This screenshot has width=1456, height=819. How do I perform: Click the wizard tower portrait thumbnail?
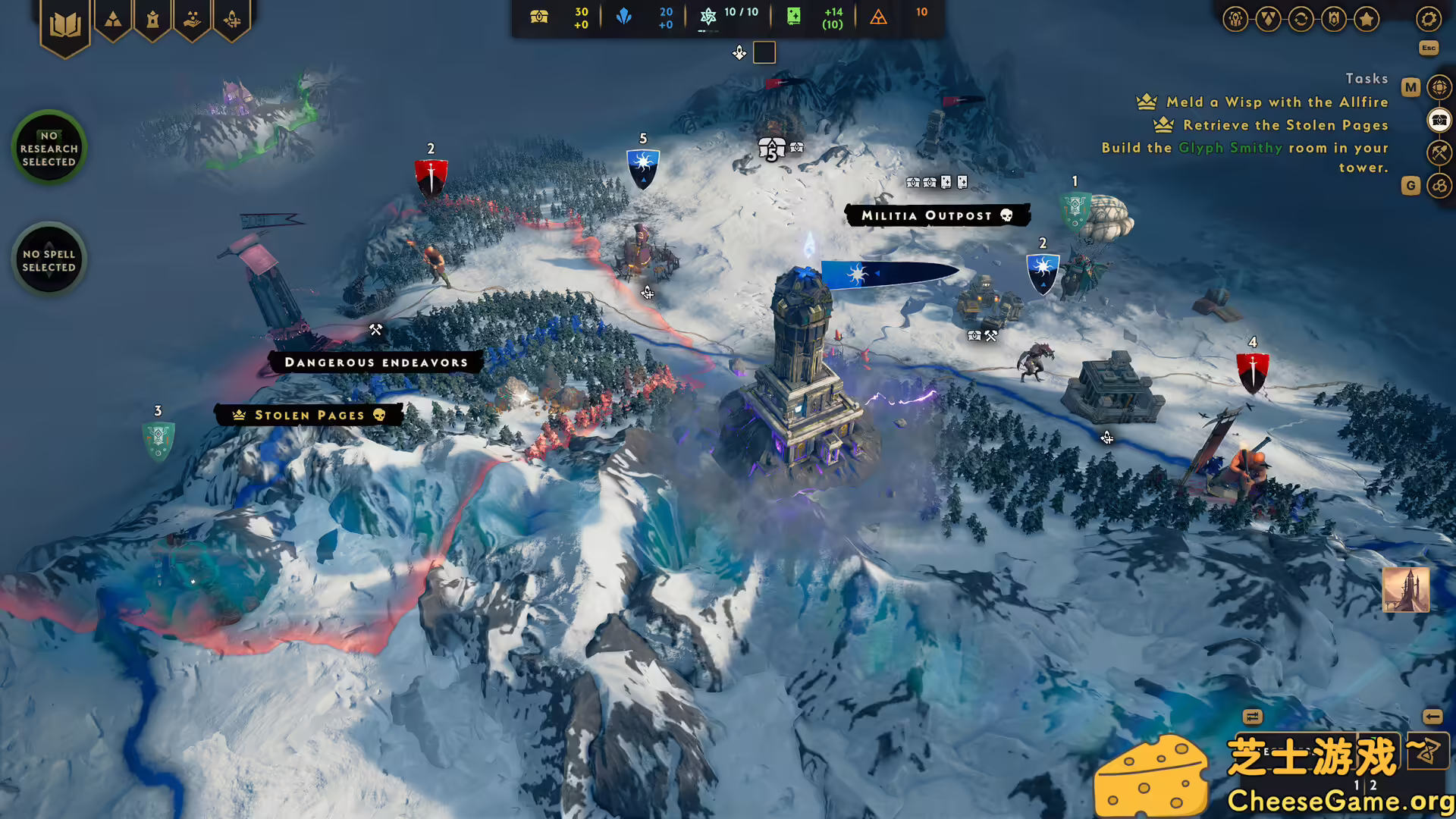pyautogui.click(x=1405, y=589)
